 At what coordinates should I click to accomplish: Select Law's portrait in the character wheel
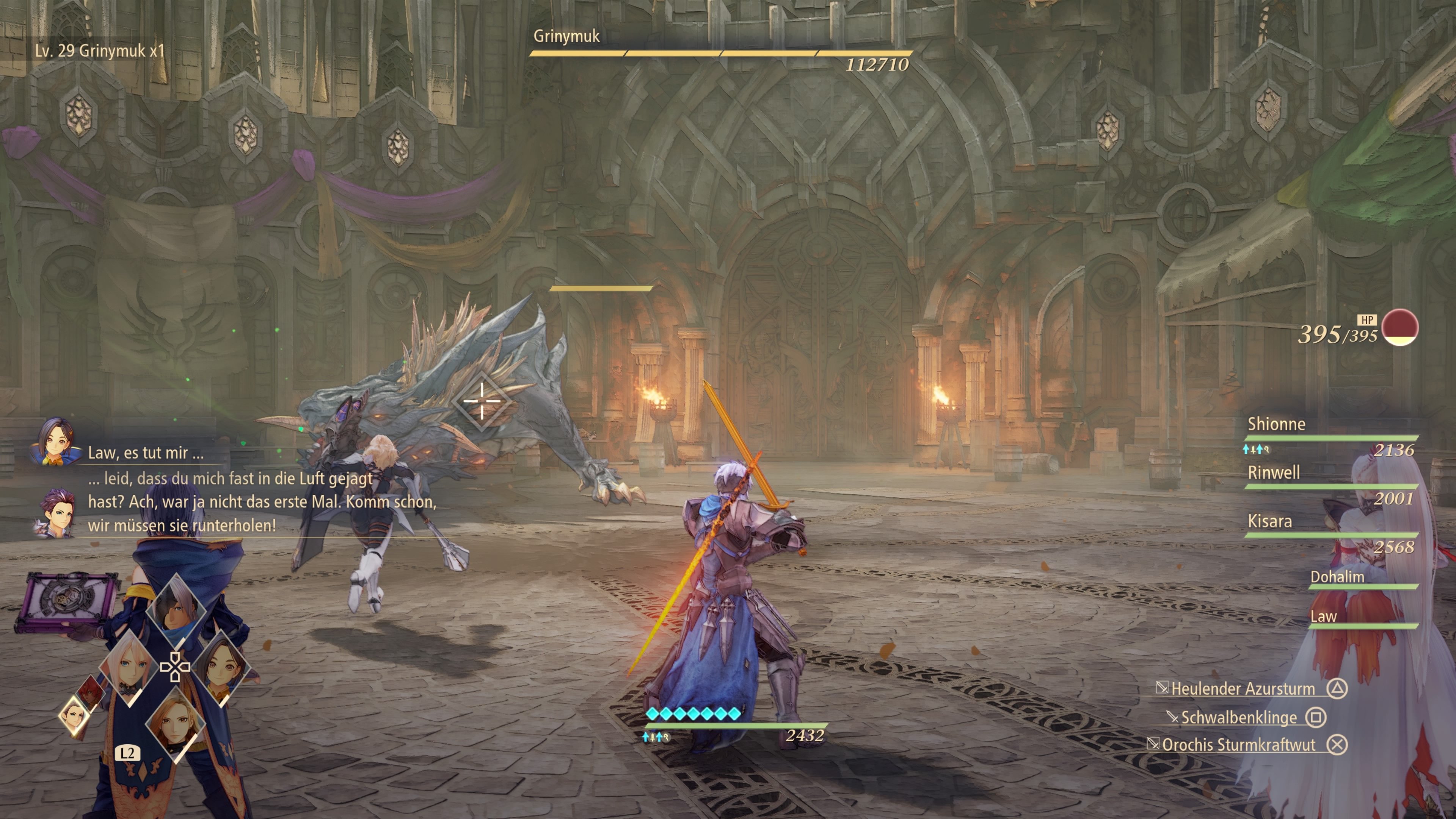[91, 692]
